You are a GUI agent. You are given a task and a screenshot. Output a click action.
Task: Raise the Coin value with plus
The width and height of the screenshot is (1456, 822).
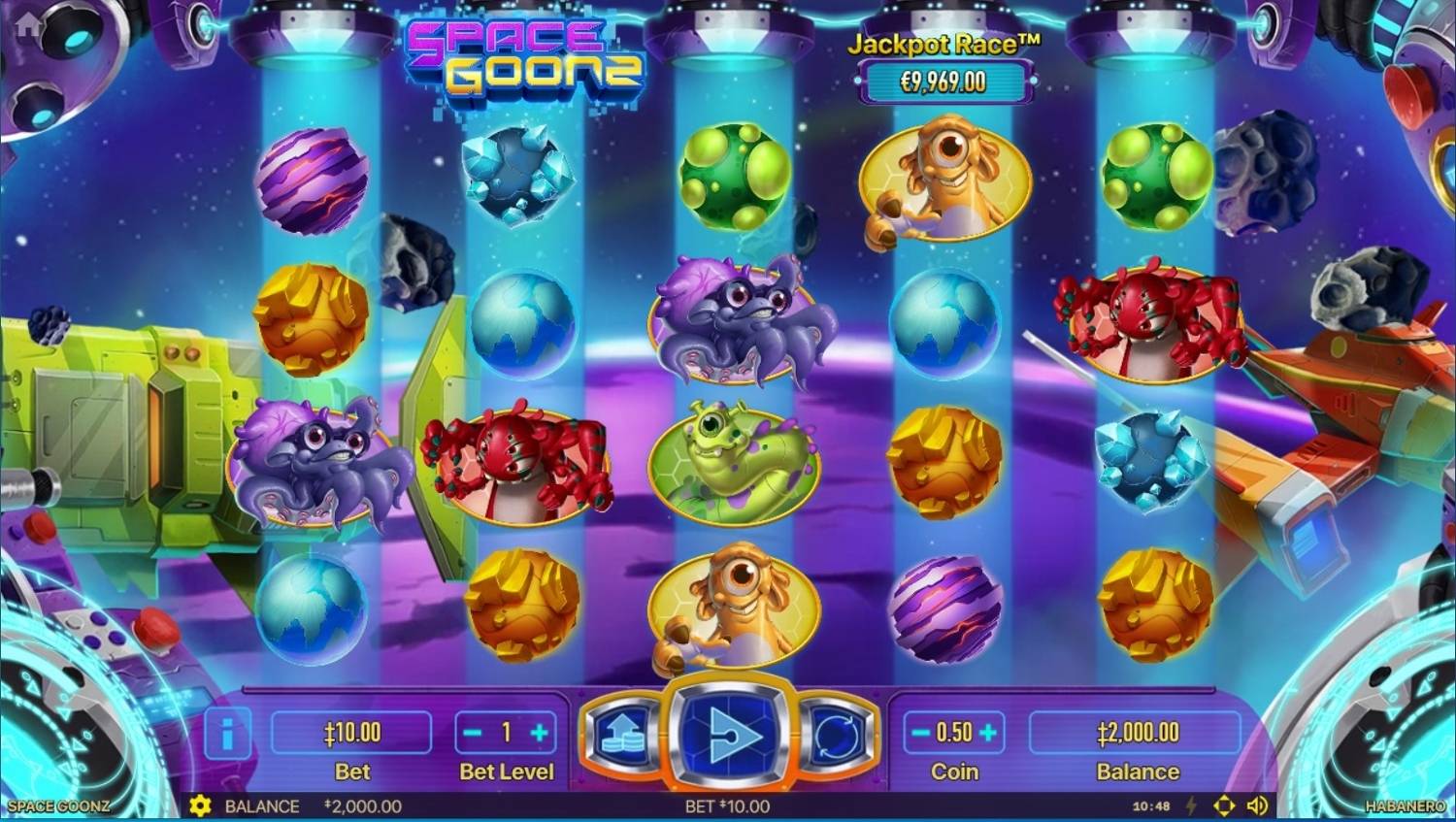(x=988, y=733)
